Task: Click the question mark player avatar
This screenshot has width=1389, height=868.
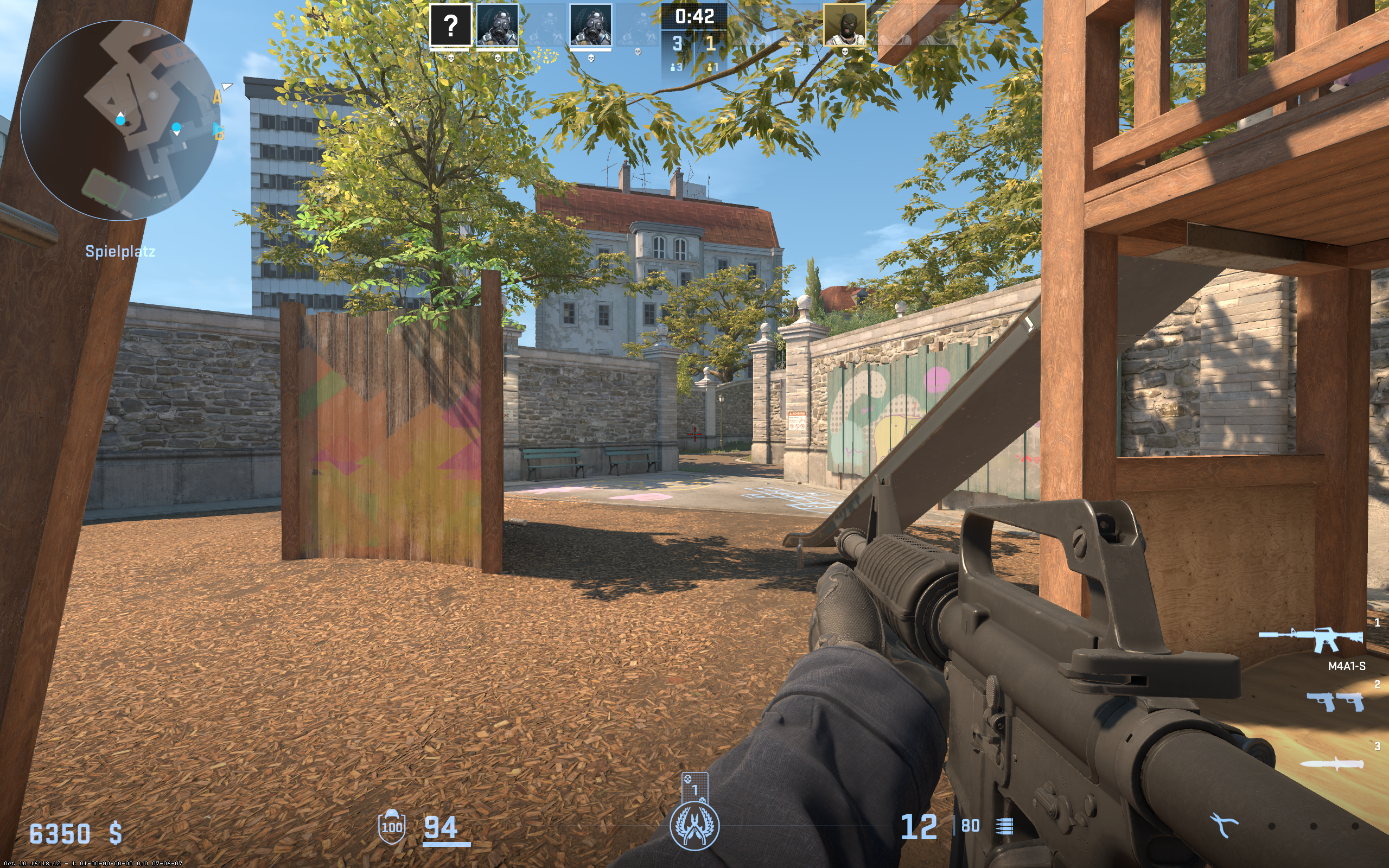Action: tap(450, 25)
